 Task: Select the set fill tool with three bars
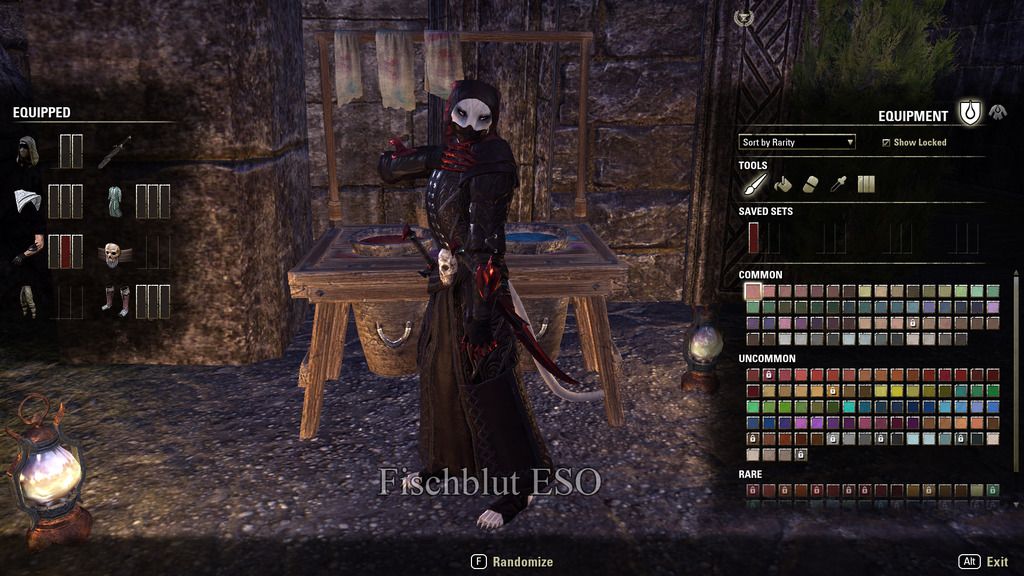(866, 184)
